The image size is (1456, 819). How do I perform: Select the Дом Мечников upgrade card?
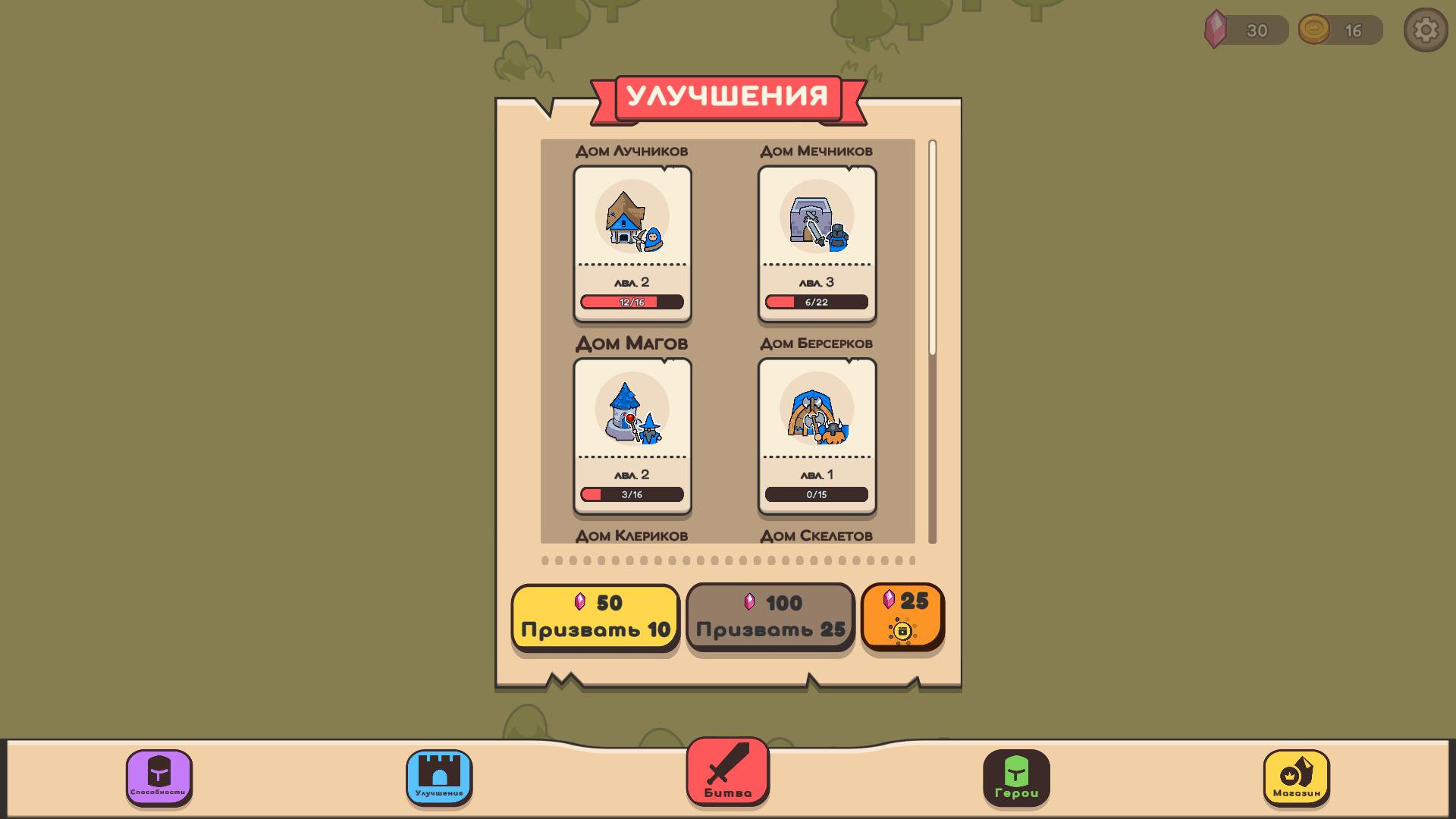pyautogui.click(x=817, y=243)
